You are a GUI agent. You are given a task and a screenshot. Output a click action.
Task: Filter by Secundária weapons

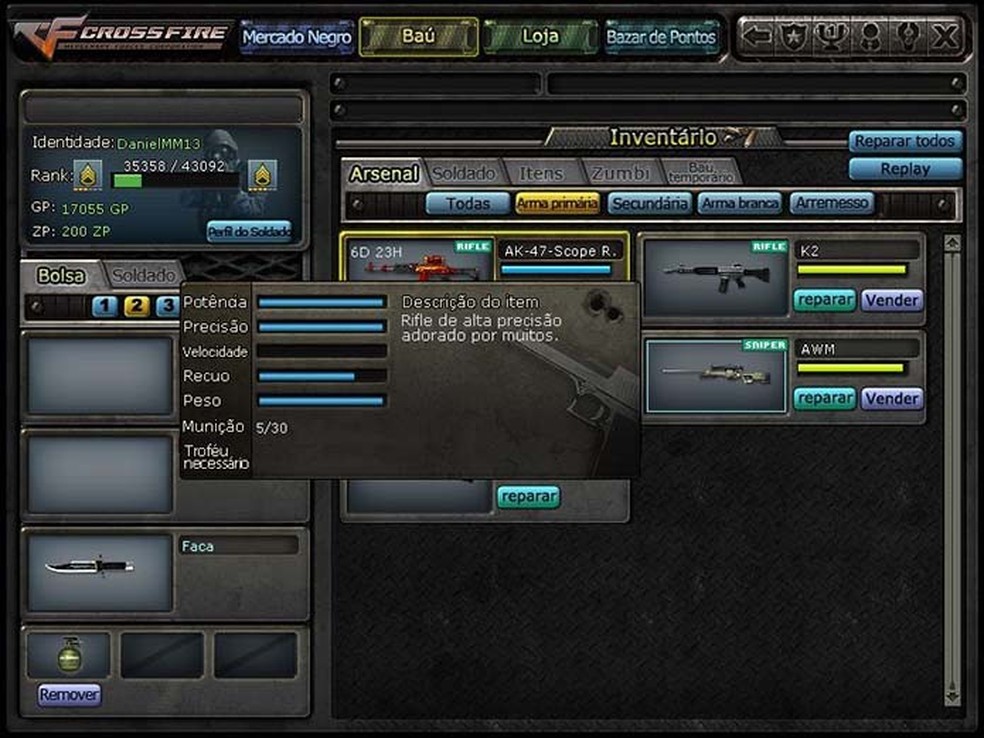click(x=650, y=204)
